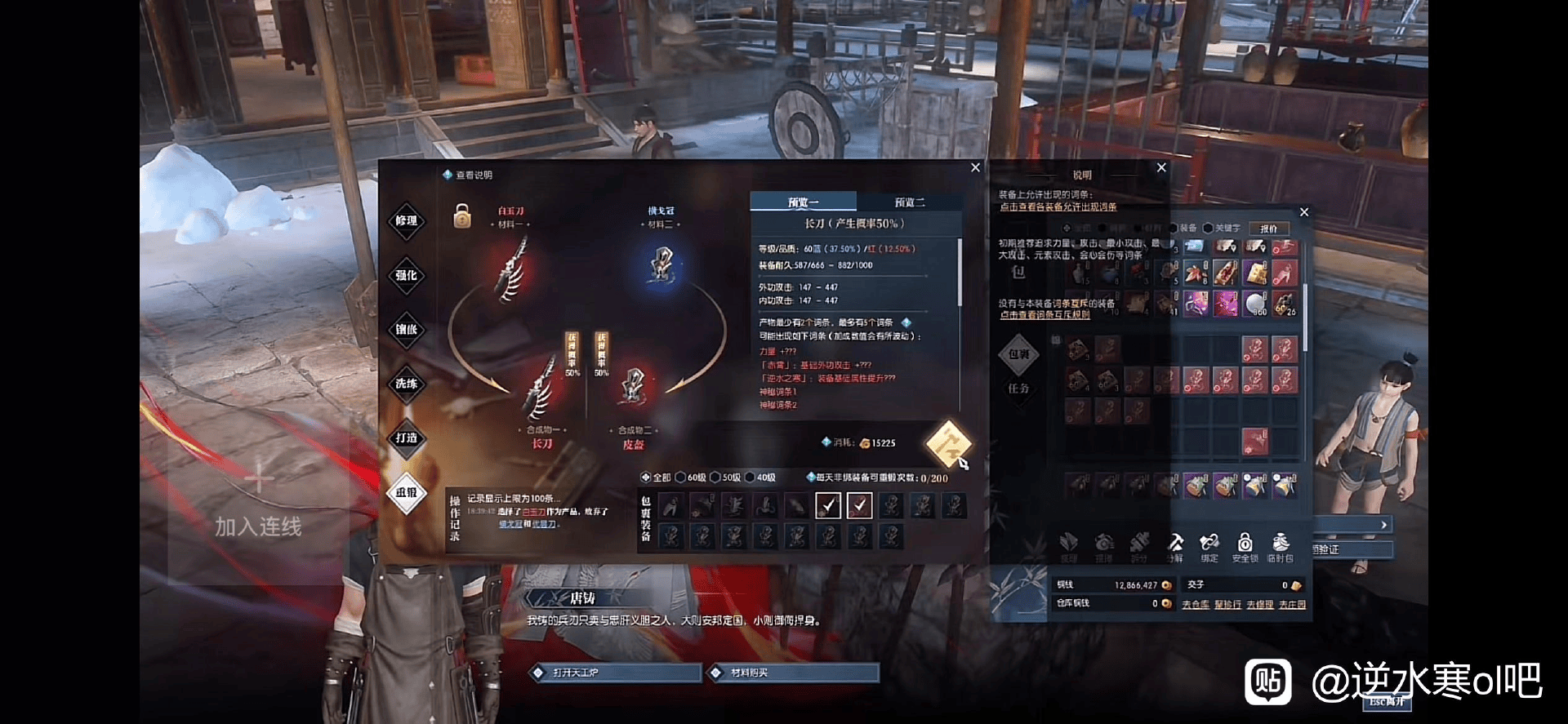Click the 报价 button in the bag

point(1268,229)
